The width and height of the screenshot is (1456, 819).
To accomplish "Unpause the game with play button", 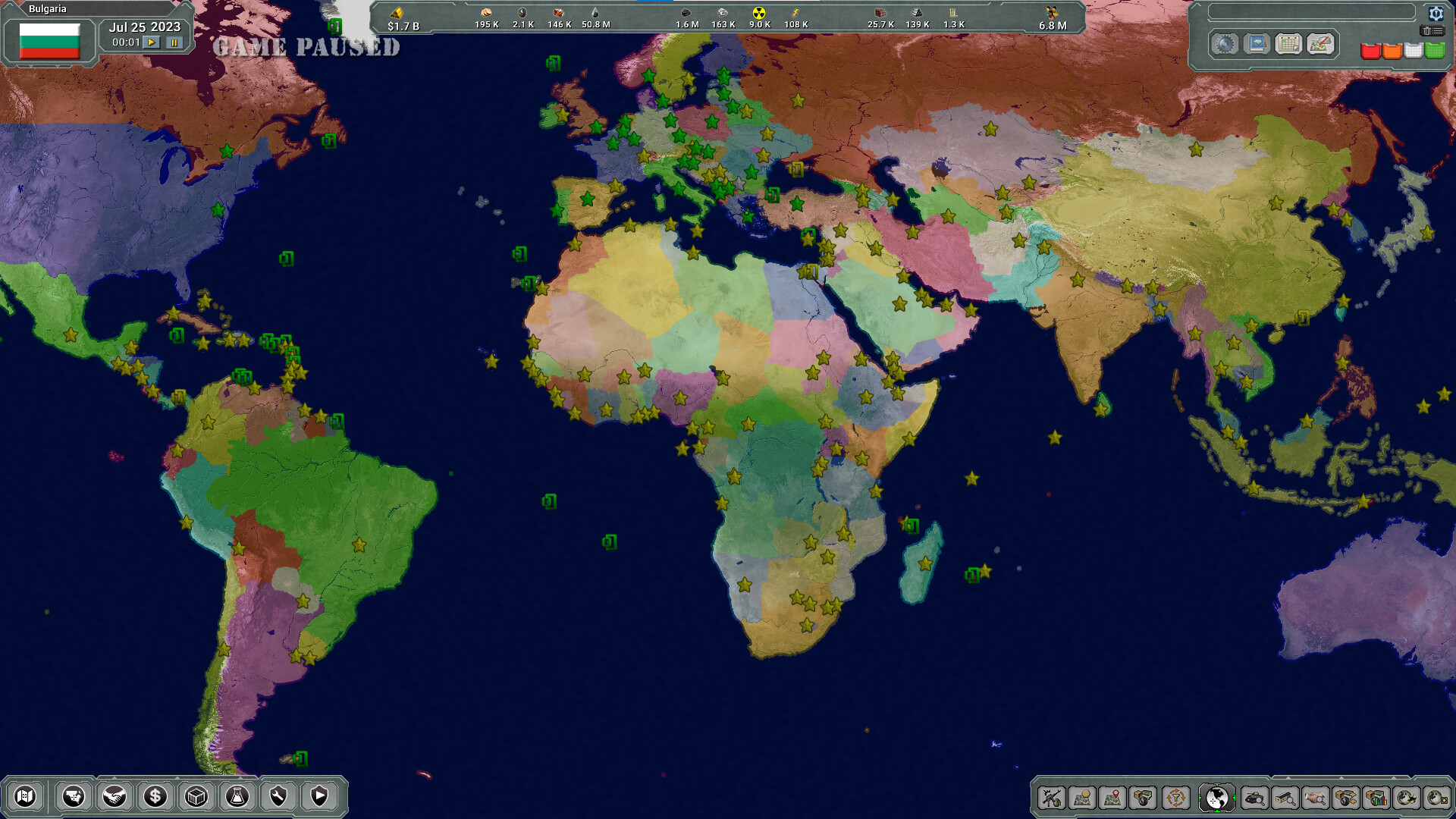I will click(x=153, y=43).
